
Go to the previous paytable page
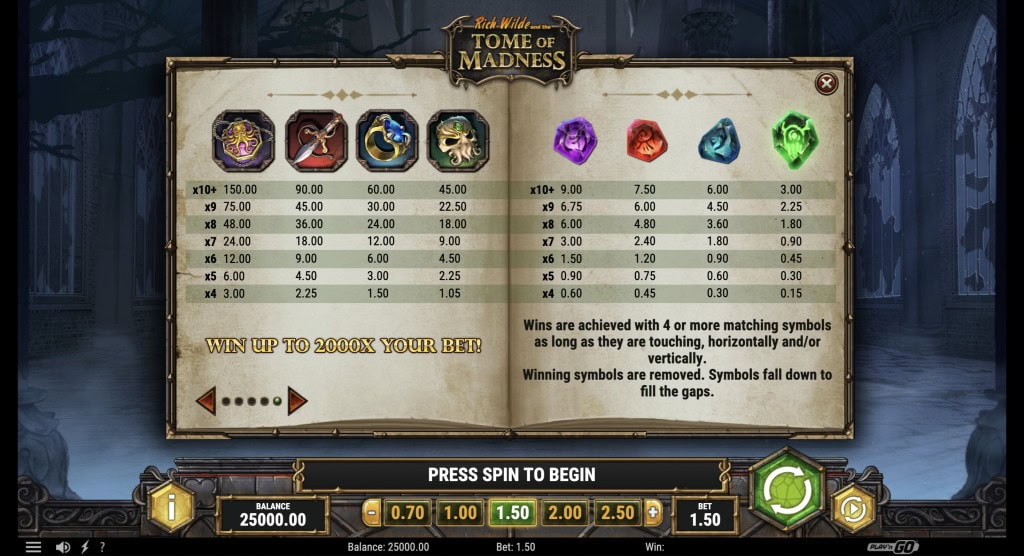click(206, 402)
